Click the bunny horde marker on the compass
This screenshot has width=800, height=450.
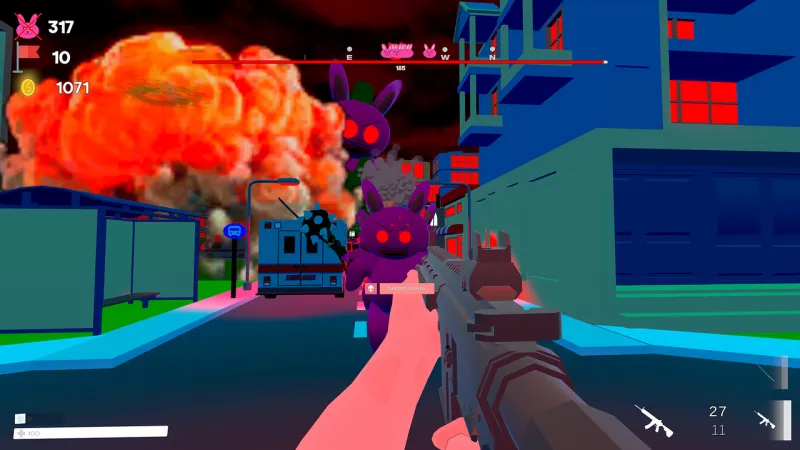point(397,50)
